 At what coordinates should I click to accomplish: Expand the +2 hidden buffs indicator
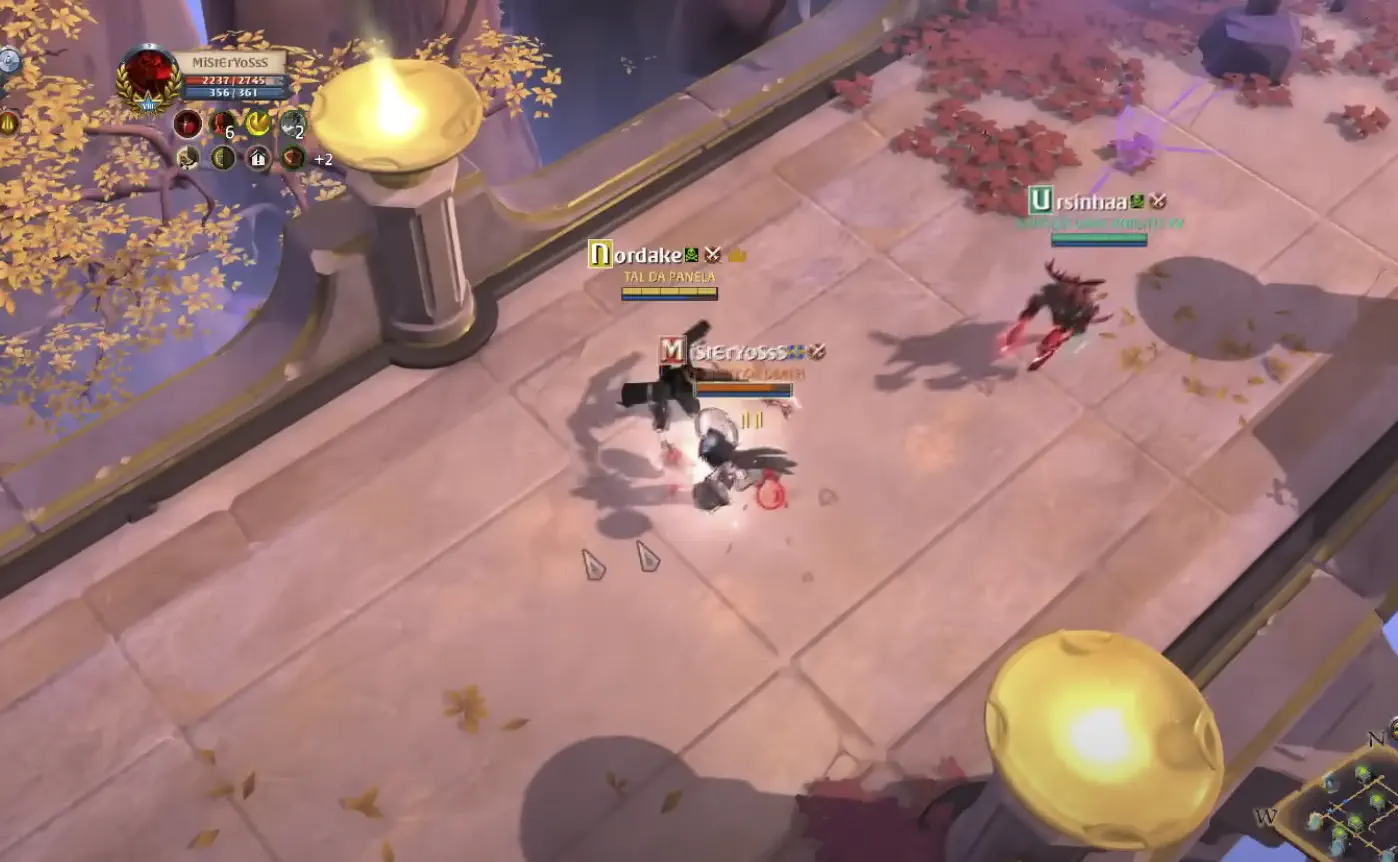click(x=322, y=158)
